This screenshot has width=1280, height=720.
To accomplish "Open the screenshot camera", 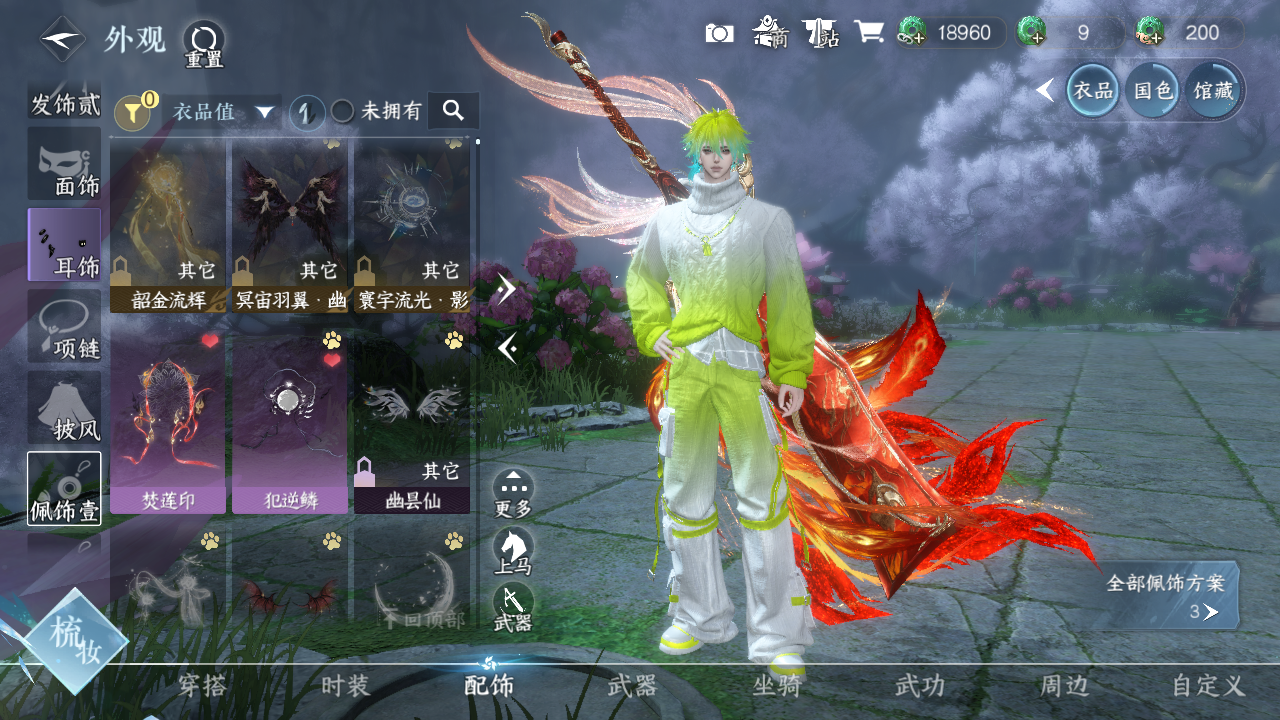I will click(x=719, y=33).
